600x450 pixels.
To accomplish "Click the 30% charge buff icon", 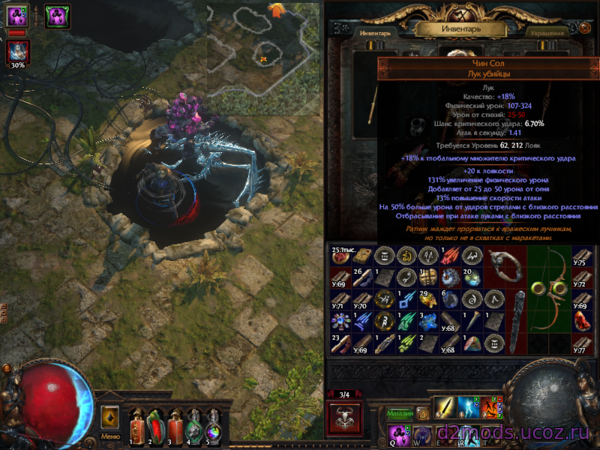I will coord(18,51).
